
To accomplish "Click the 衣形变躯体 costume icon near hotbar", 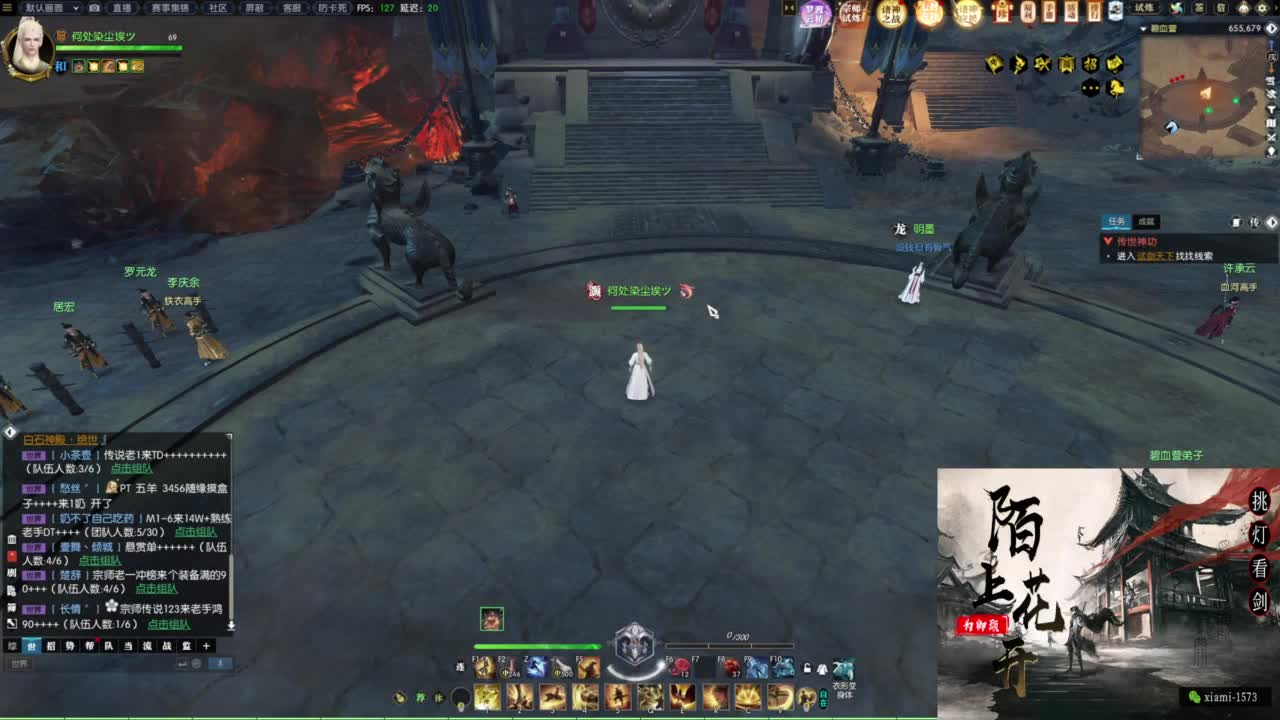I will coord(843,668).
